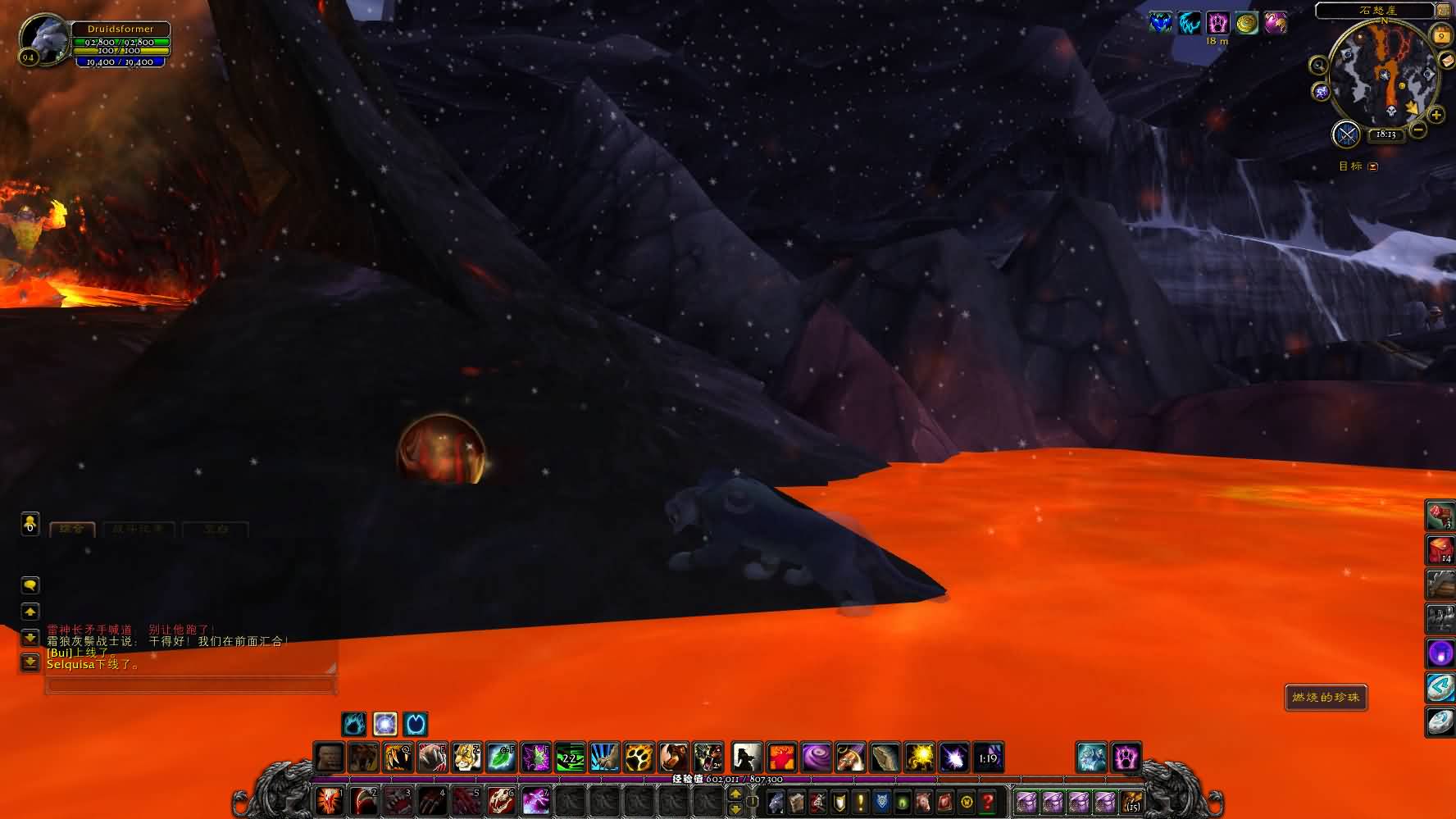
Task: Zoom in the minimap with the plus button
Action: [x=1436, y=116]
